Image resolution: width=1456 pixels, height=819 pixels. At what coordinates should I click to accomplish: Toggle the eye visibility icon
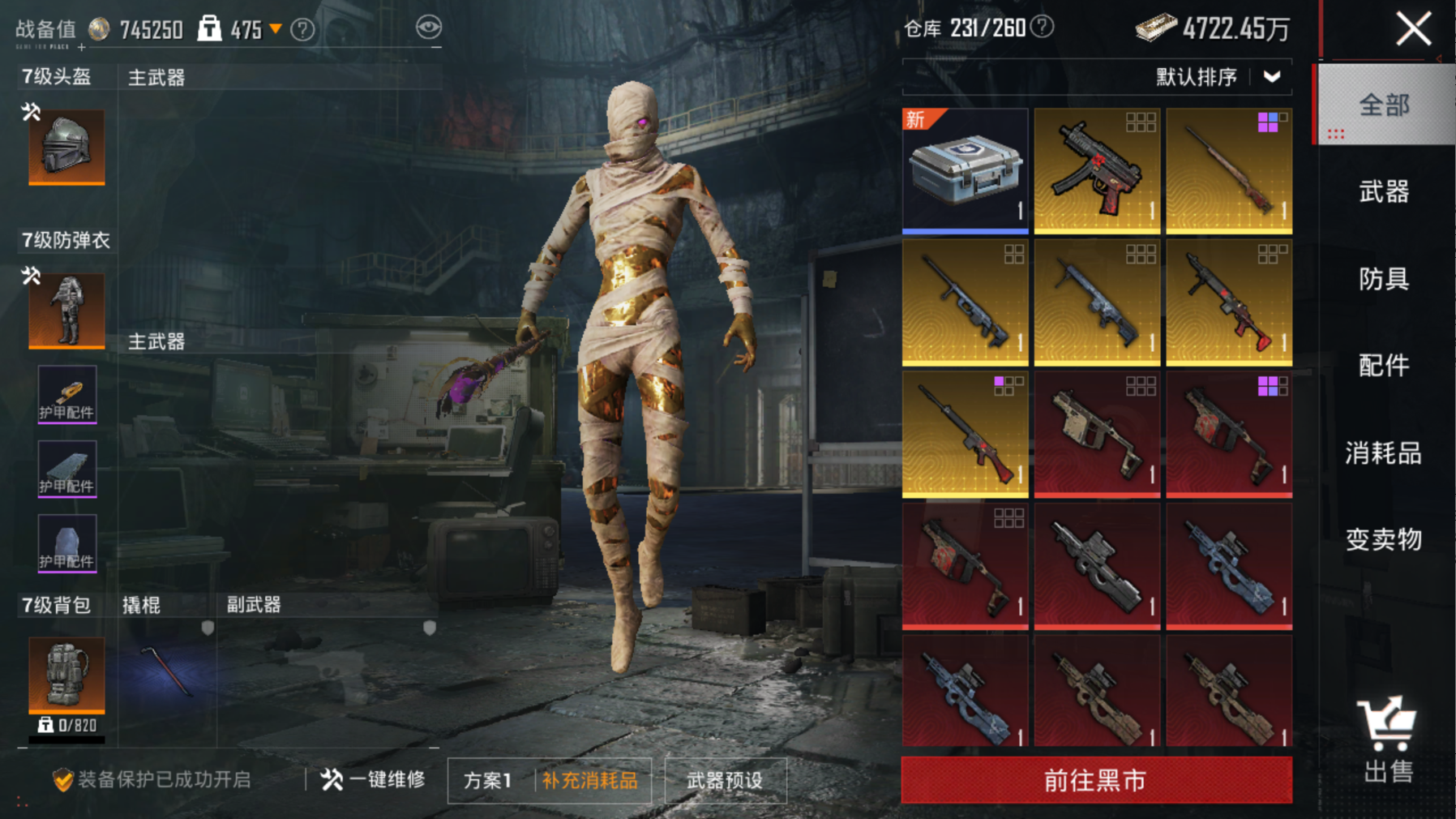(429, 28)
